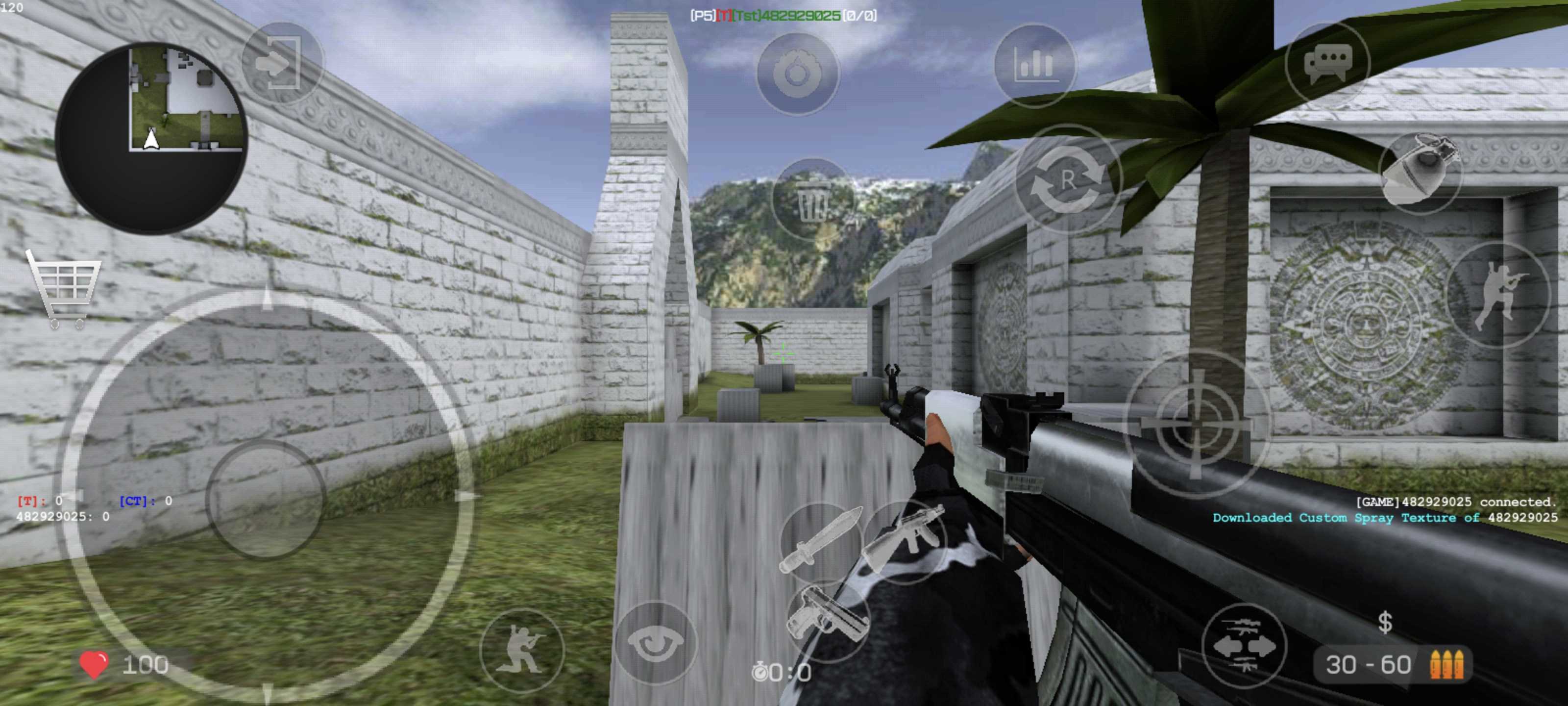Tap the jumping soldier button

click(1497, 294)
